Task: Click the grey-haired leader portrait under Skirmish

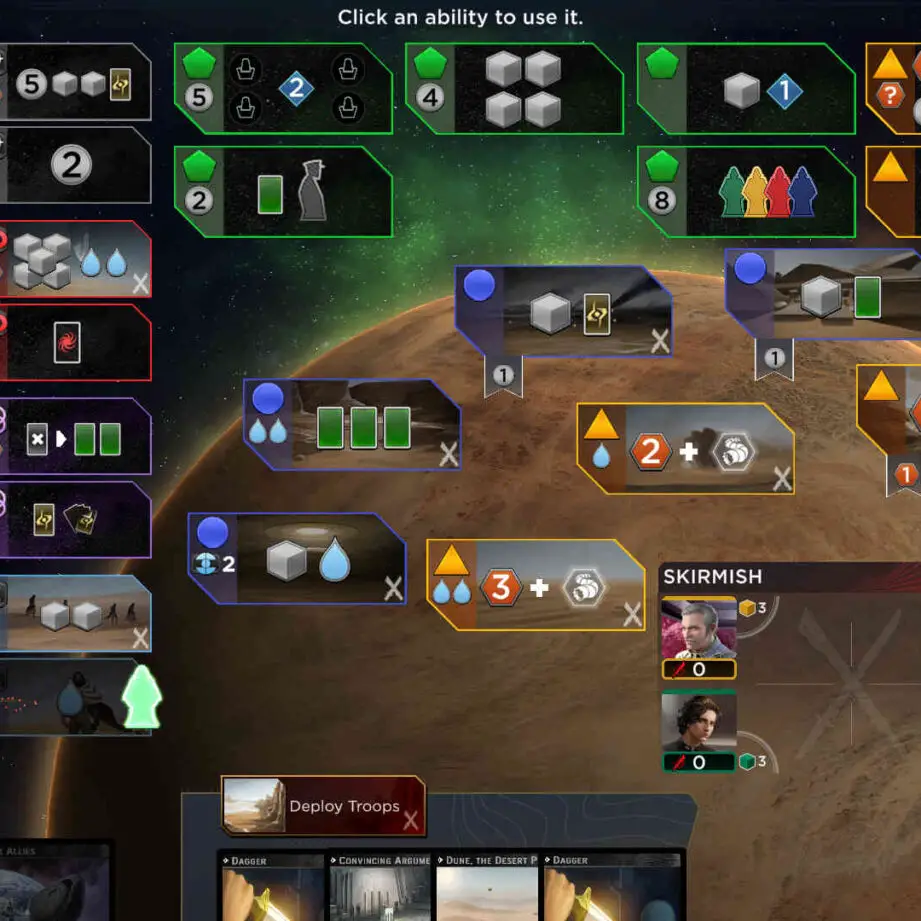Action: [699, 628]
